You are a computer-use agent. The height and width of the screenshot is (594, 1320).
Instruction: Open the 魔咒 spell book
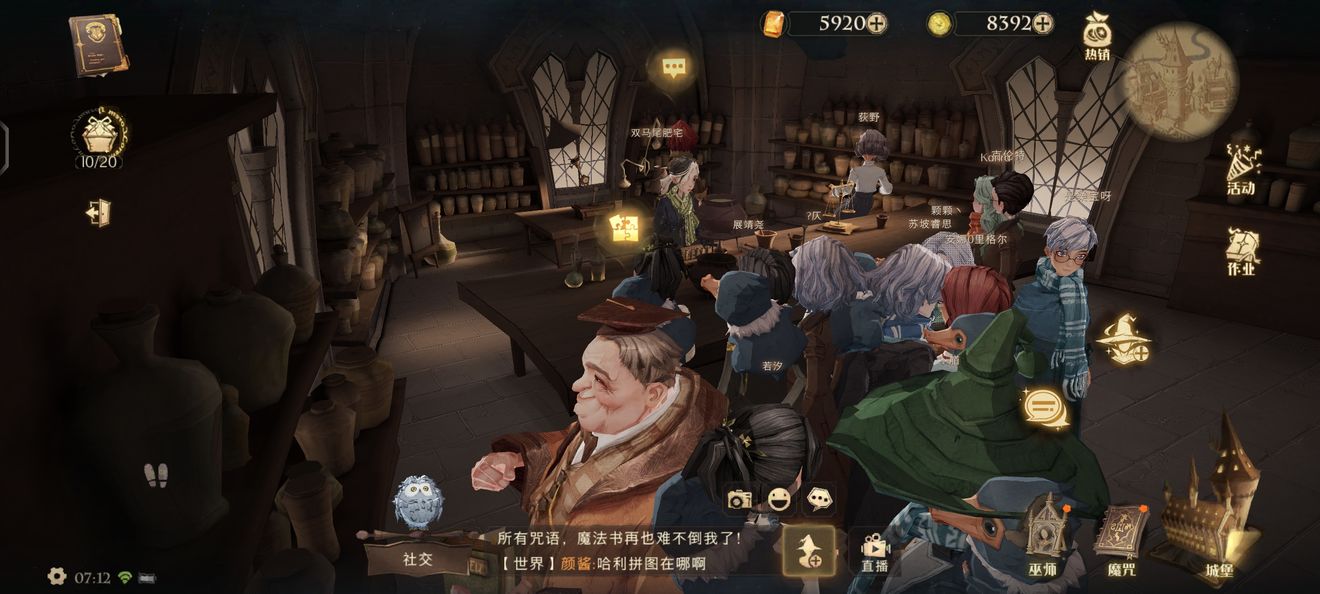1122,538
